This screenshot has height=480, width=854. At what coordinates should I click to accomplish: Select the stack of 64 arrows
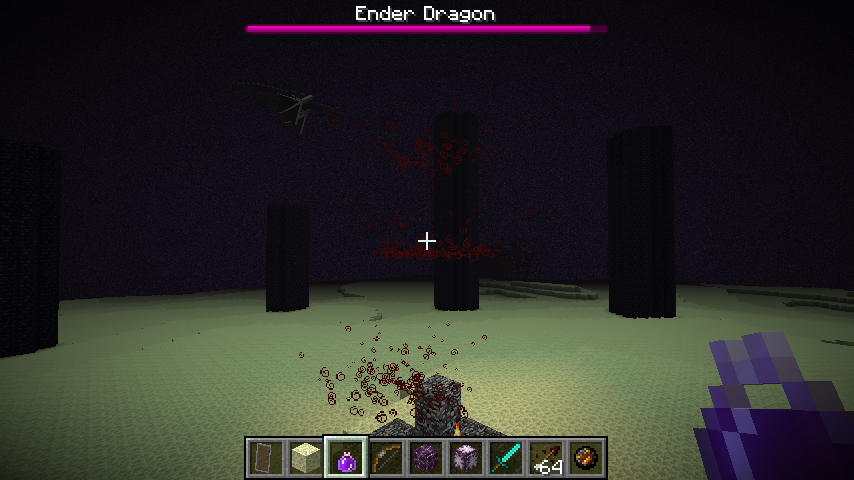point(546,458)
